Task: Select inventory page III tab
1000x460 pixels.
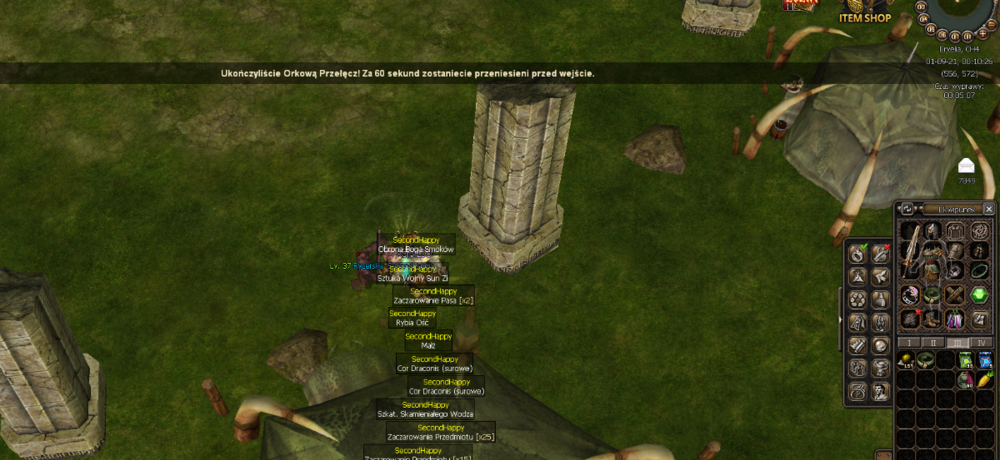Action: pyautogui.click(x=958, y=342)
